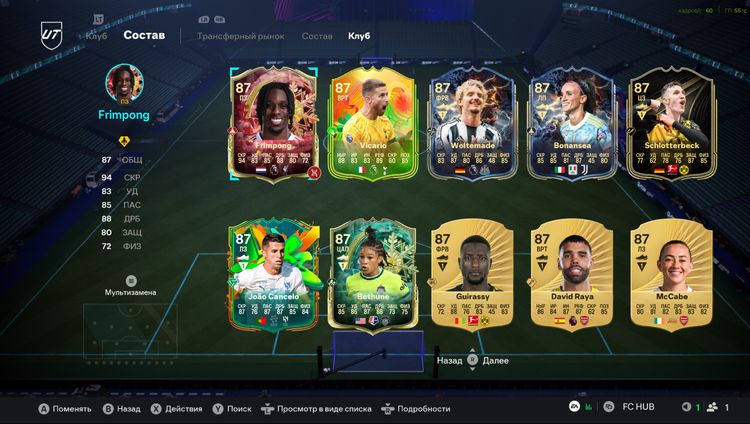Select the David Raya gold card
The height and width of the screenshot is (424, 750).
click(x=571, y=276)
